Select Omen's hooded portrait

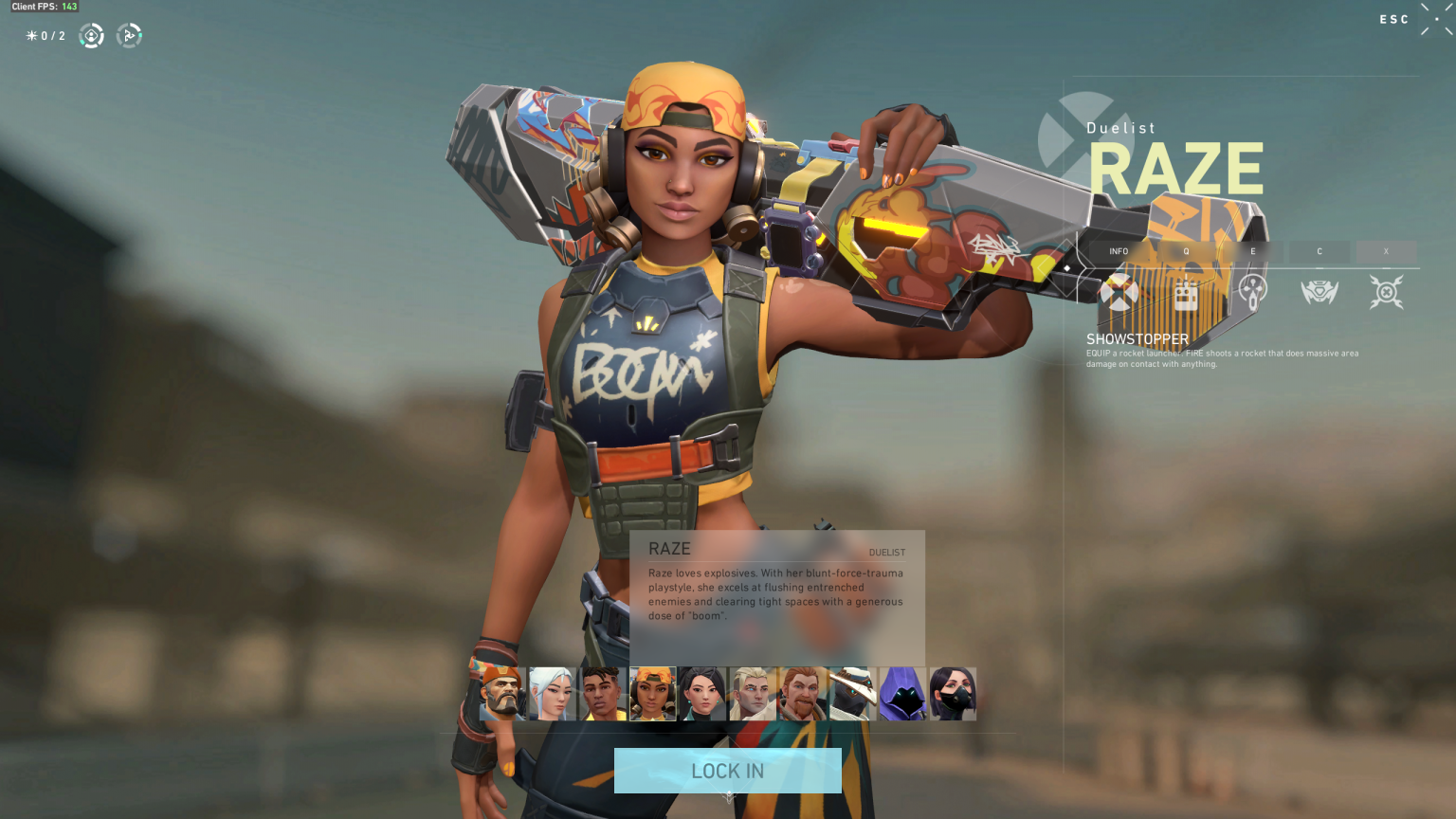coord(902,692)
